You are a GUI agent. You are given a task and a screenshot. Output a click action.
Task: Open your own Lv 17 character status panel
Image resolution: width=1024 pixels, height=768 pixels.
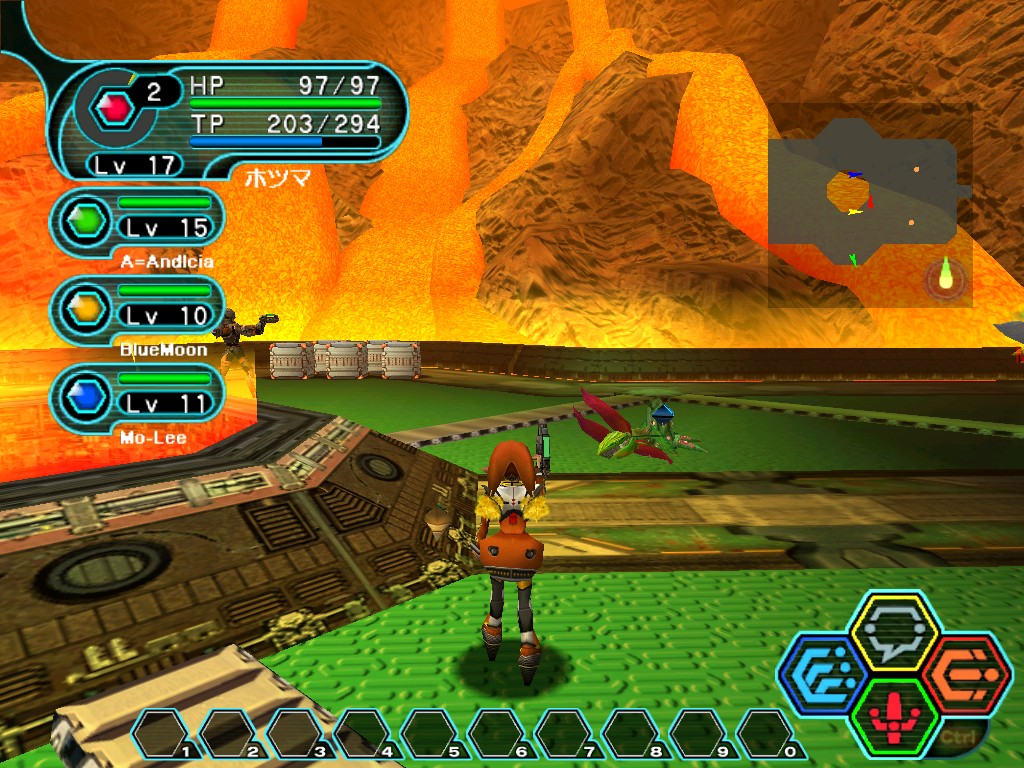(x=230, y=120)
